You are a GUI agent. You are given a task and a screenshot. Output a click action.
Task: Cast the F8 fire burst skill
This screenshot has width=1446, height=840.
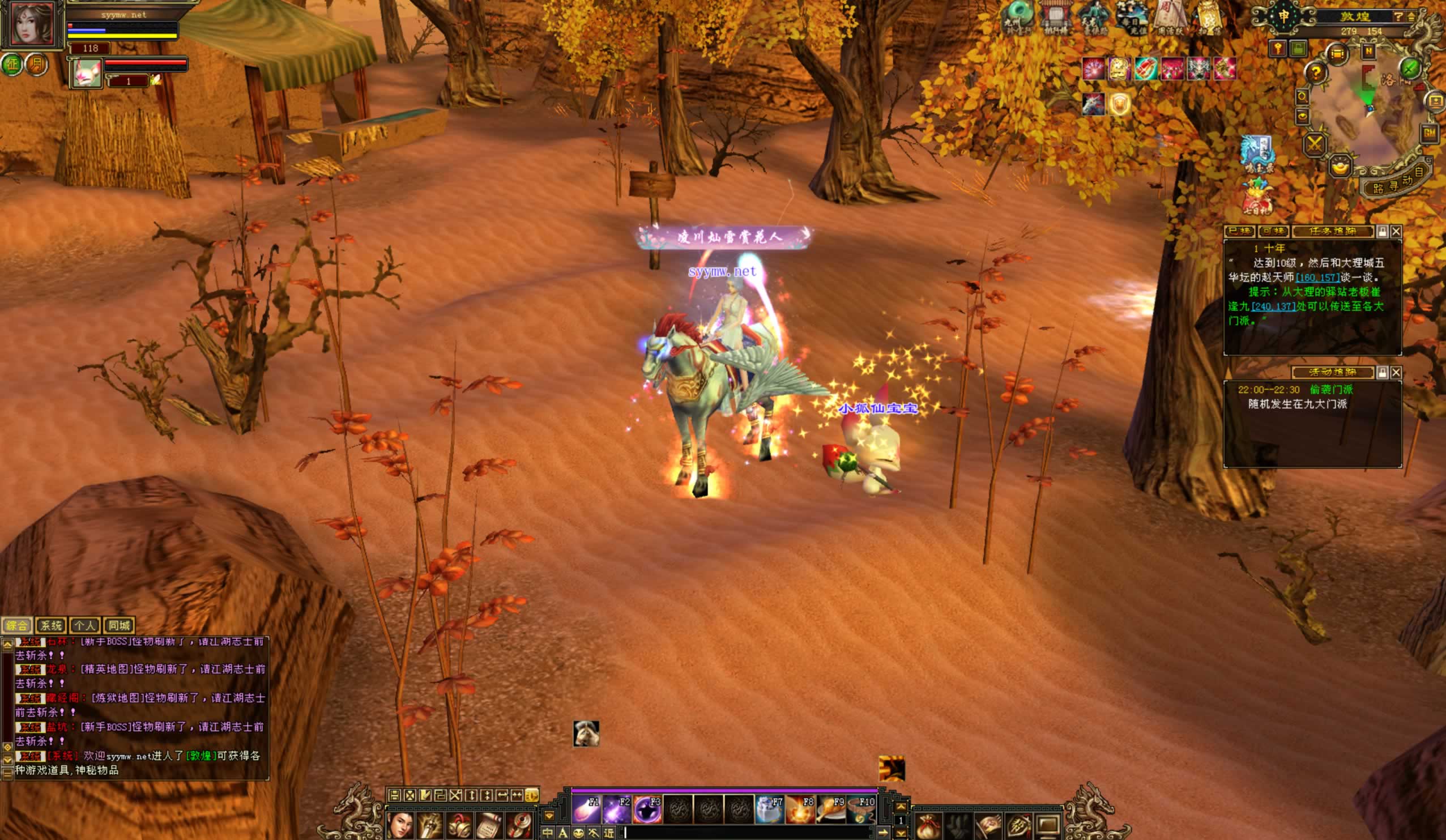click(800, 810)
